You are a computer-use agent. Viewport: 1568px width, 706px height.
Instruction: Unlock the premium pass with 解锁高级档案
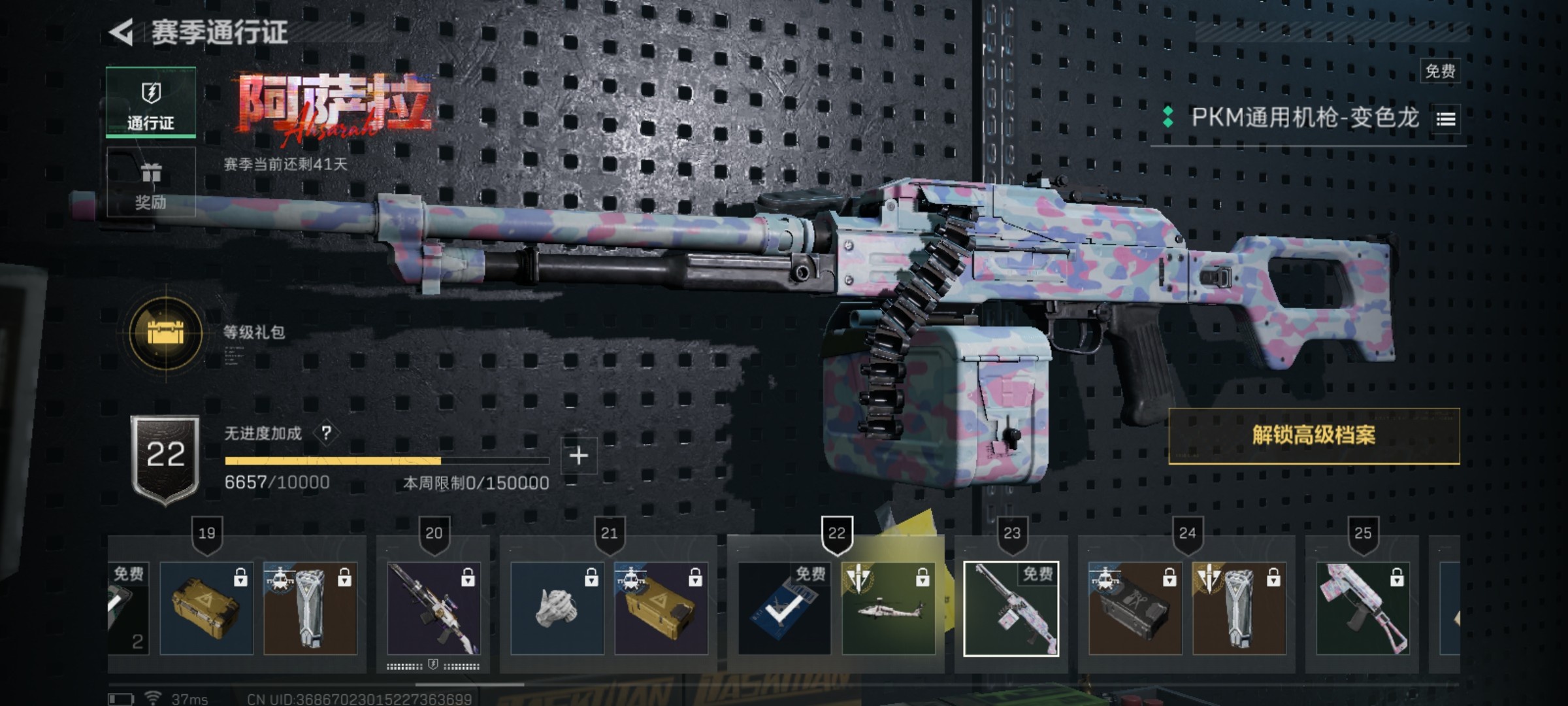(1313, 435)
